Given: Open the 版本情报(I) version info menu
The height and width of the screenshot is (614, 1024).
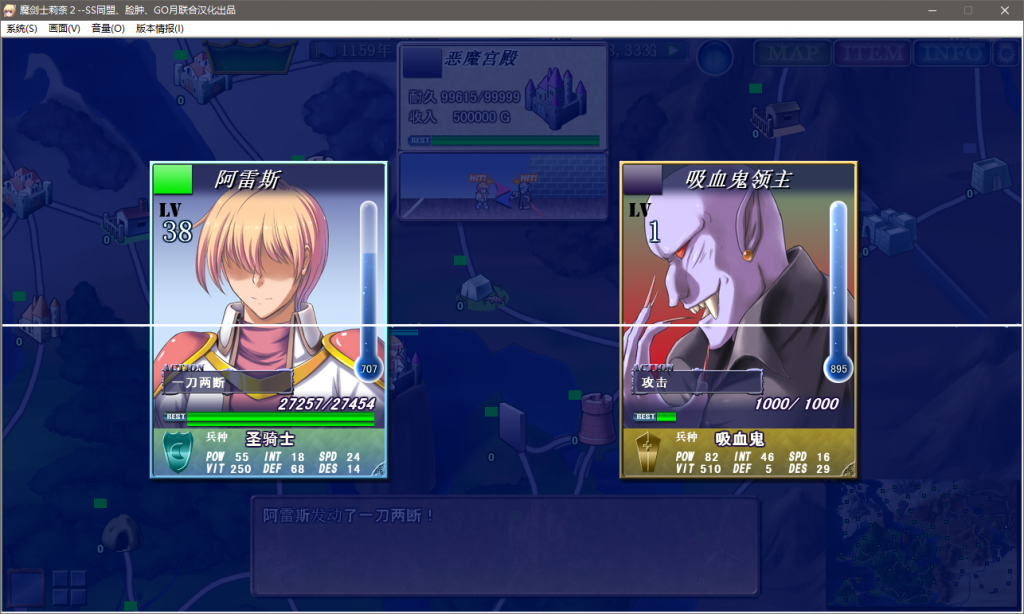Looking at the screenshot, I should coord(160,29).
